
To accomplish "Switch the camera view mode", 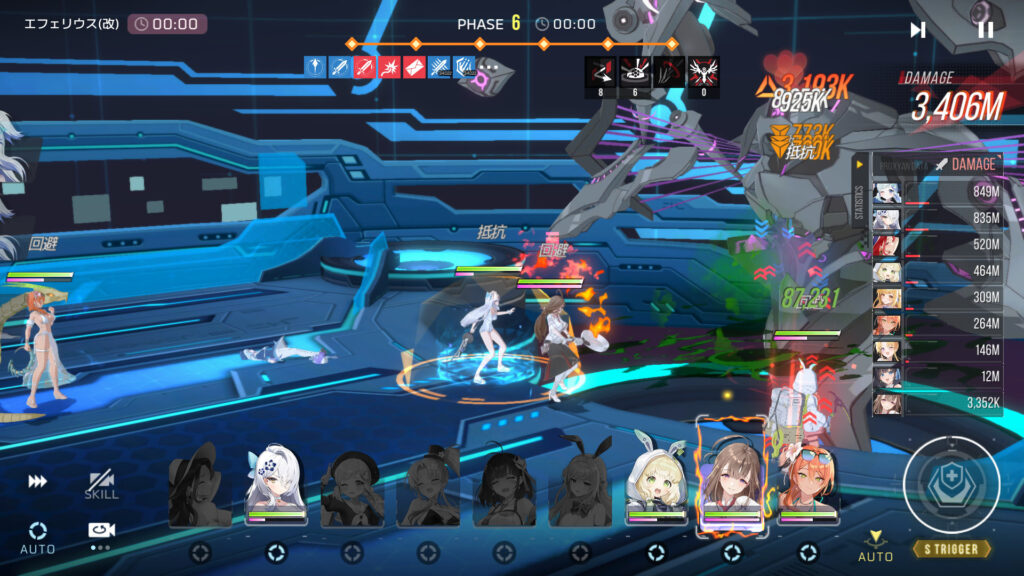I will pyautogui.click(x=100, y=535).
